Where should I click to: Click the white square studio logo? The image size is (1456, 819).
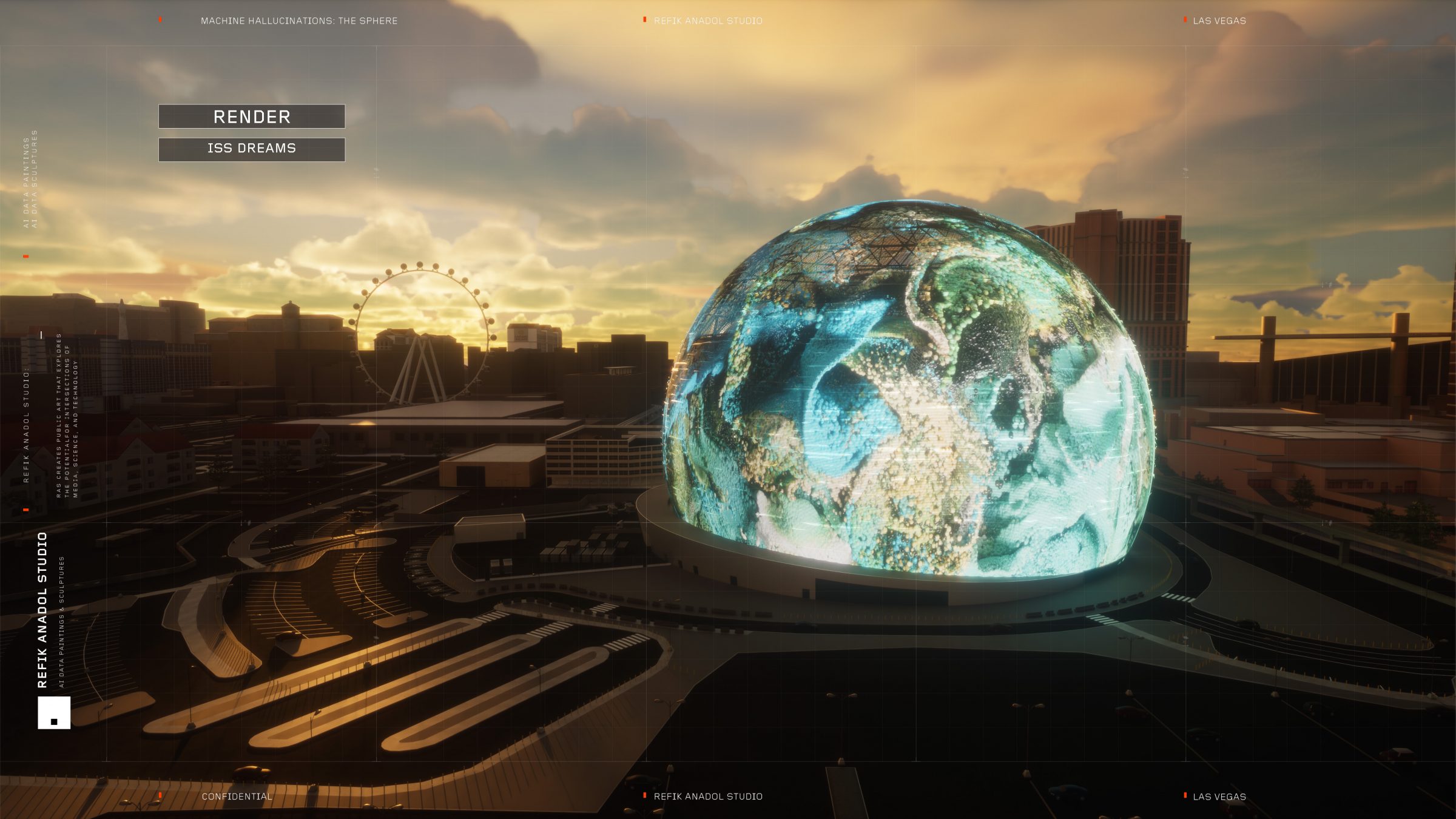point(54,712)
